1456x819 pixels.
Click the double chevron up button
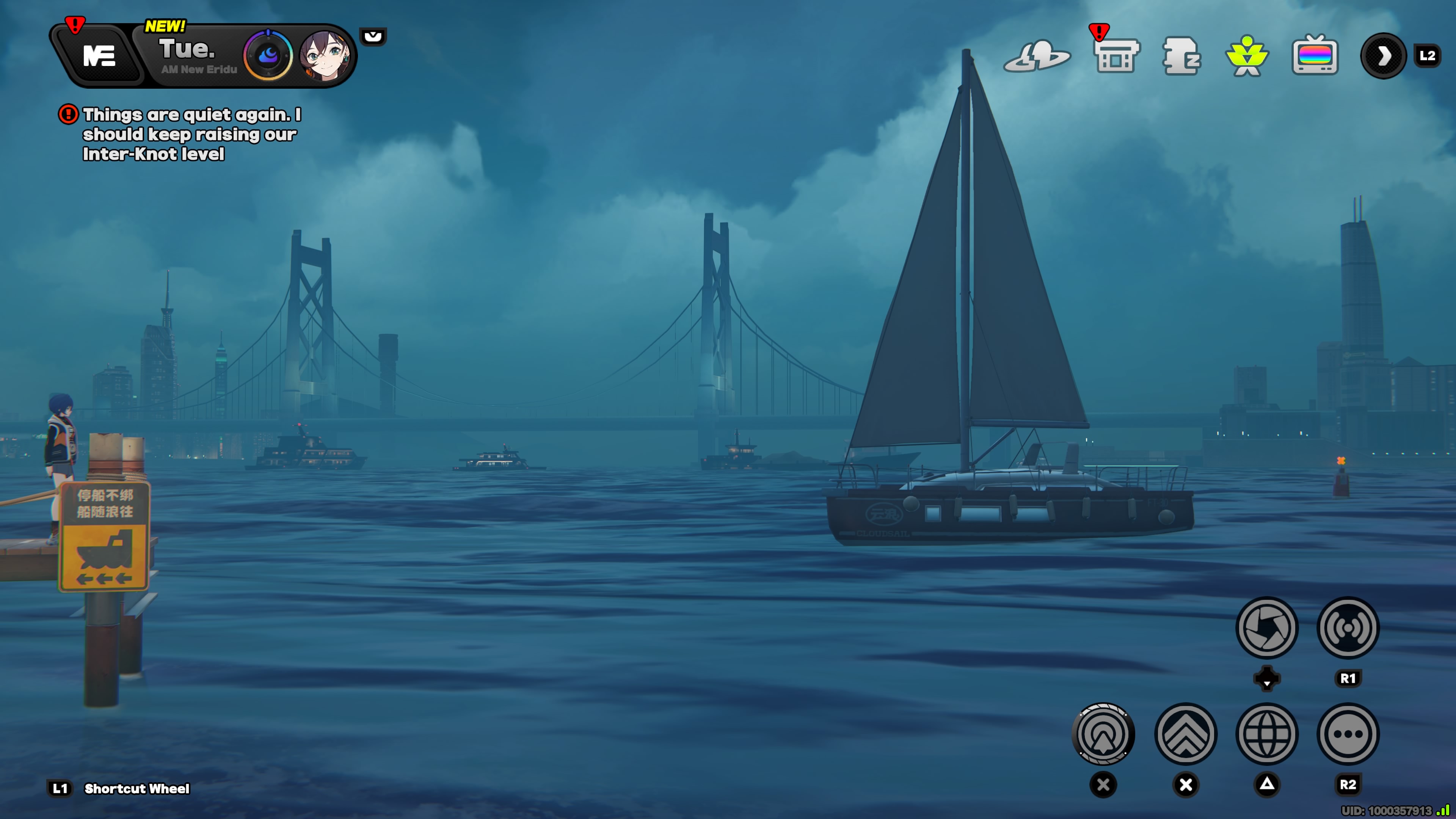coord(1186,734)
